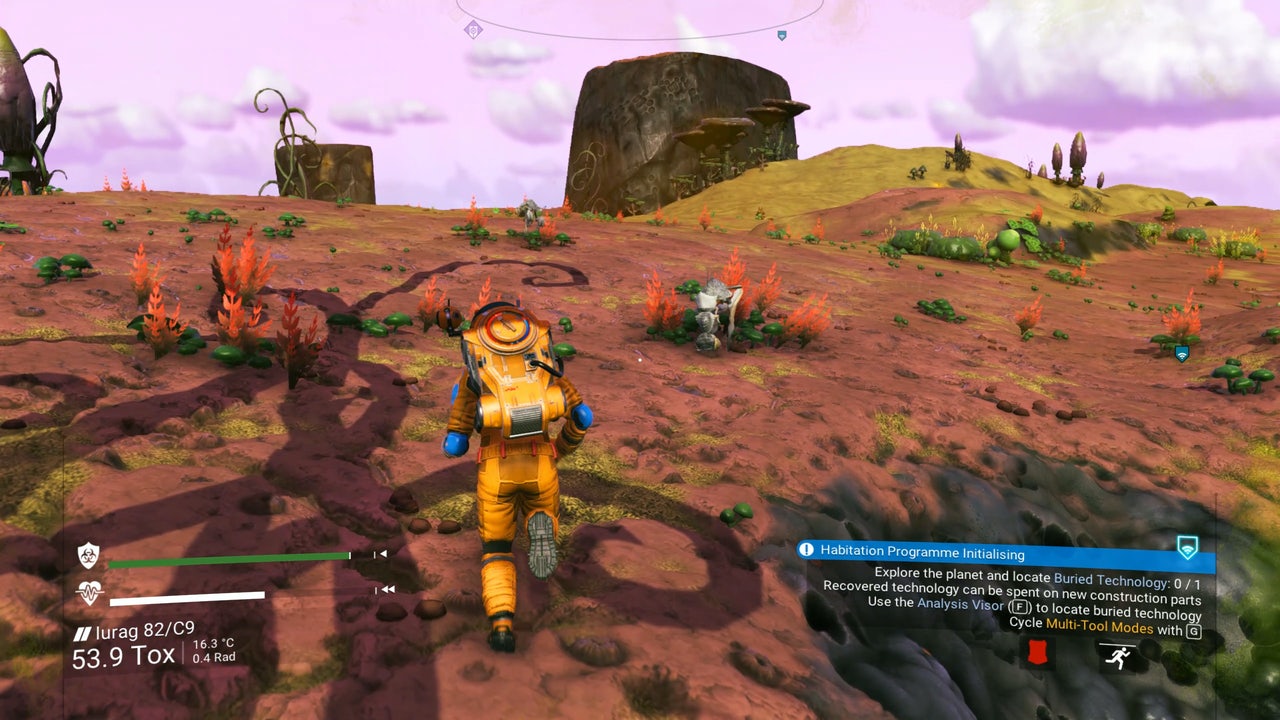
Task: Open the Analysis Visor link text
Action: 959,604
